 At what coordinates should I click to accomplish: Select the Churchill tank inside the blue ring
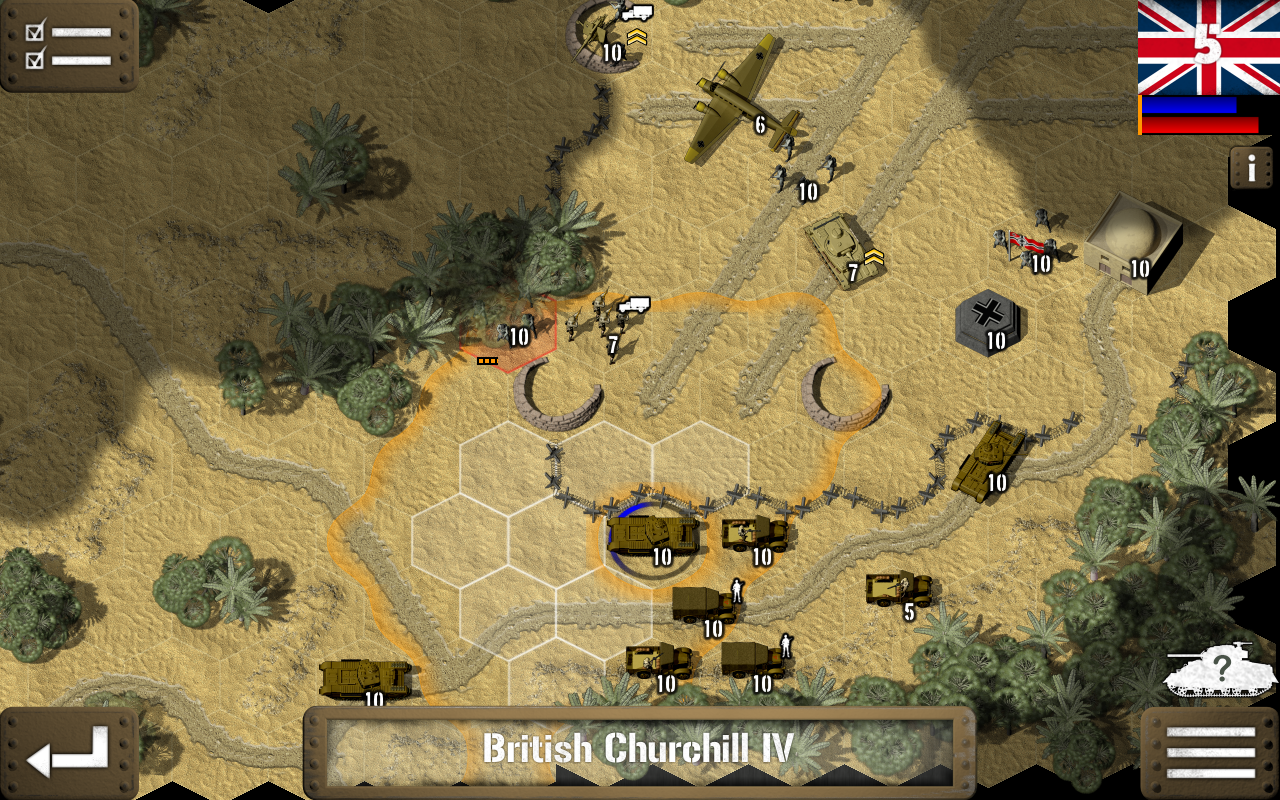[655, 535]
